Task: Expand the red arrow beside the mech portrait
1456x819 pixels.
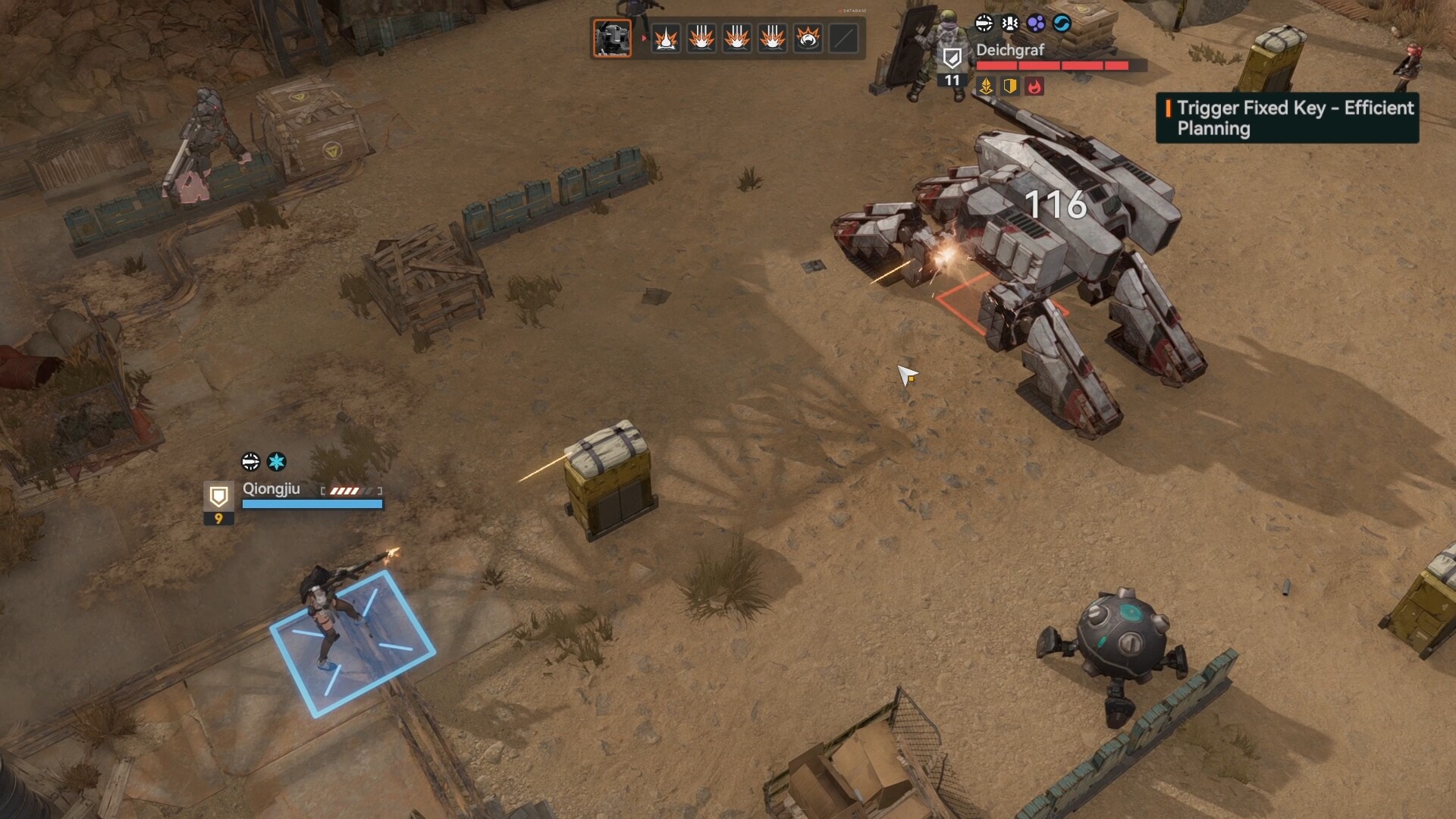Action: pyautogui.click(x=643, y=37)
